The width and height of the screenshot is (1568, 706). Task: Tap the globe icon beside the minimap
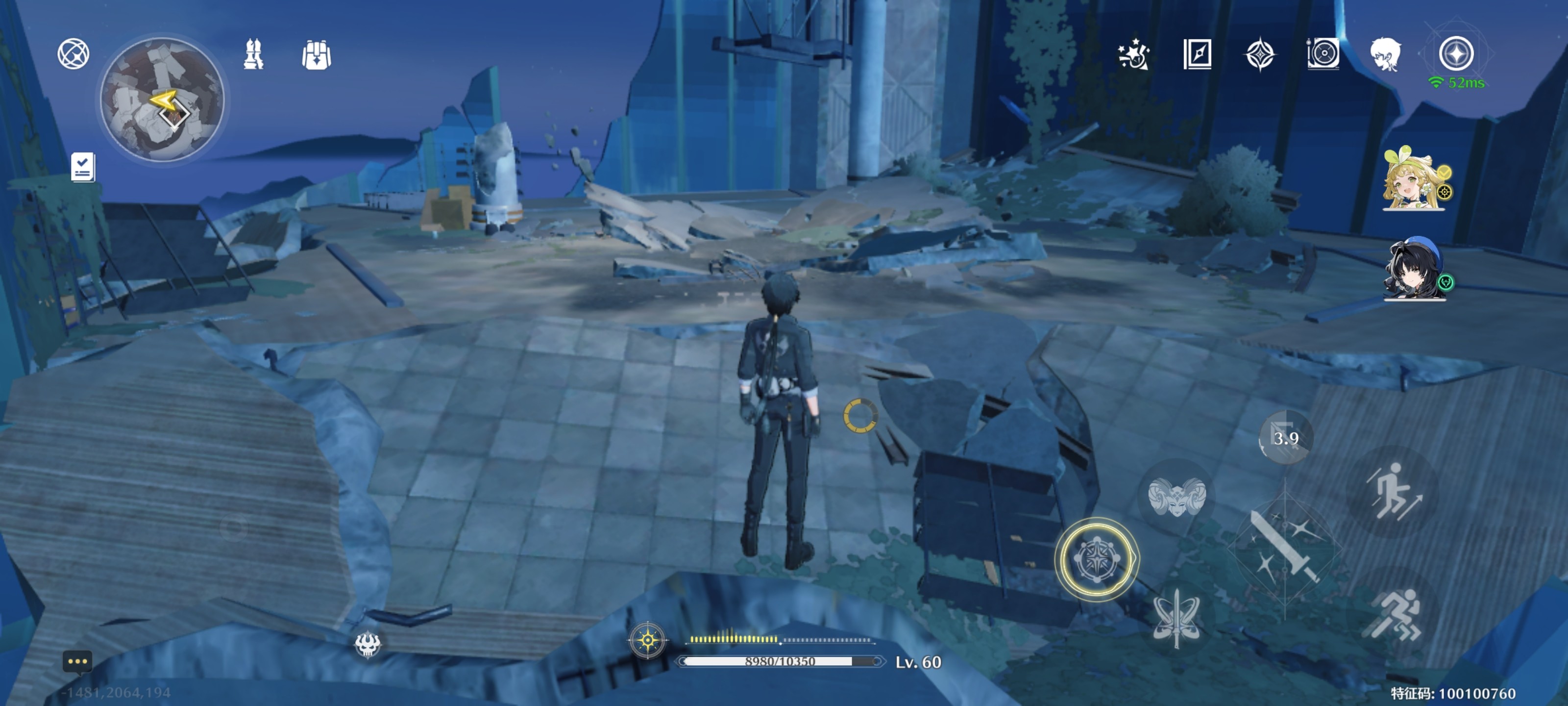(73, 54)
